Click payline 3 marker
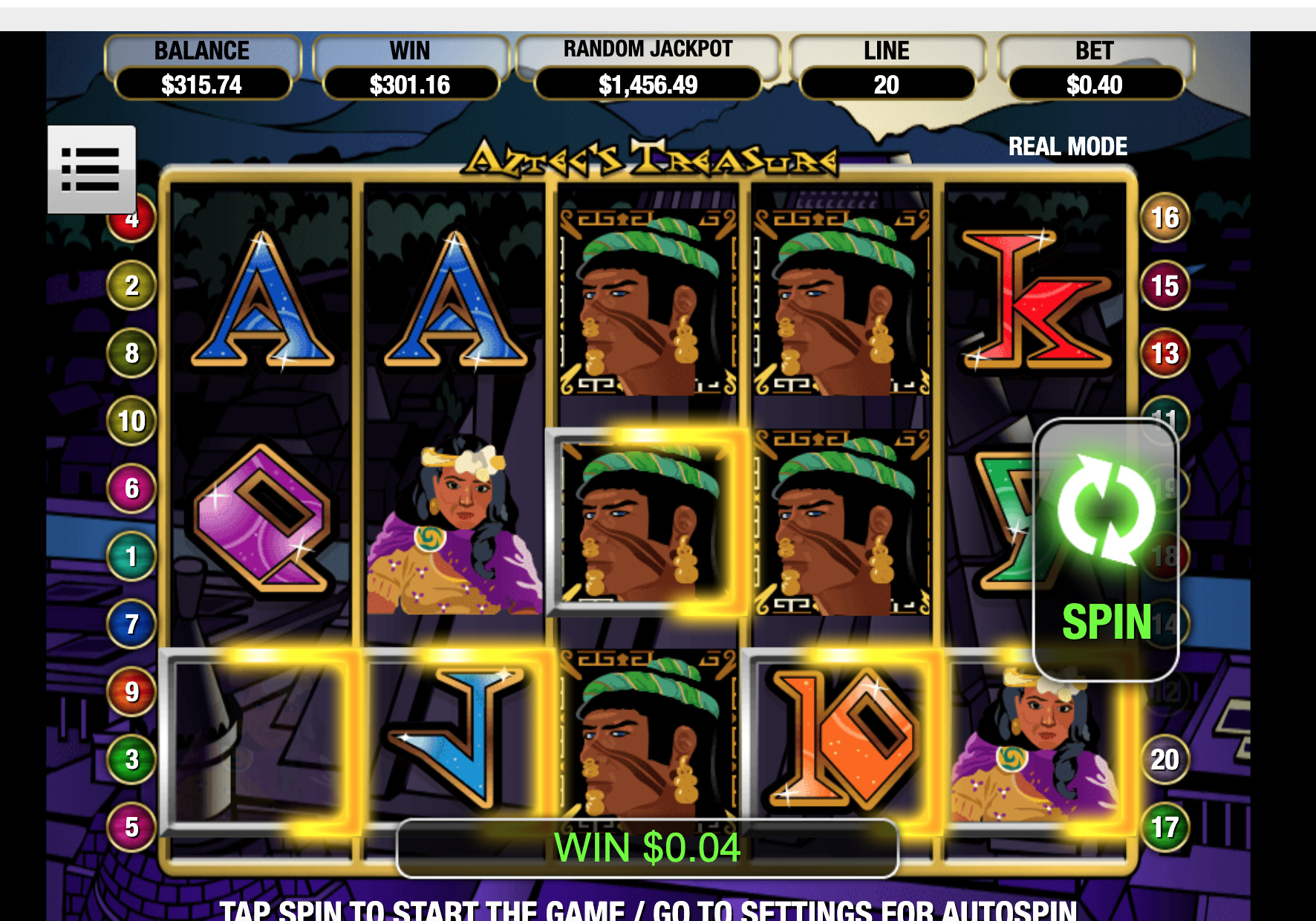1316x921 pixels. tap(132, 760)
